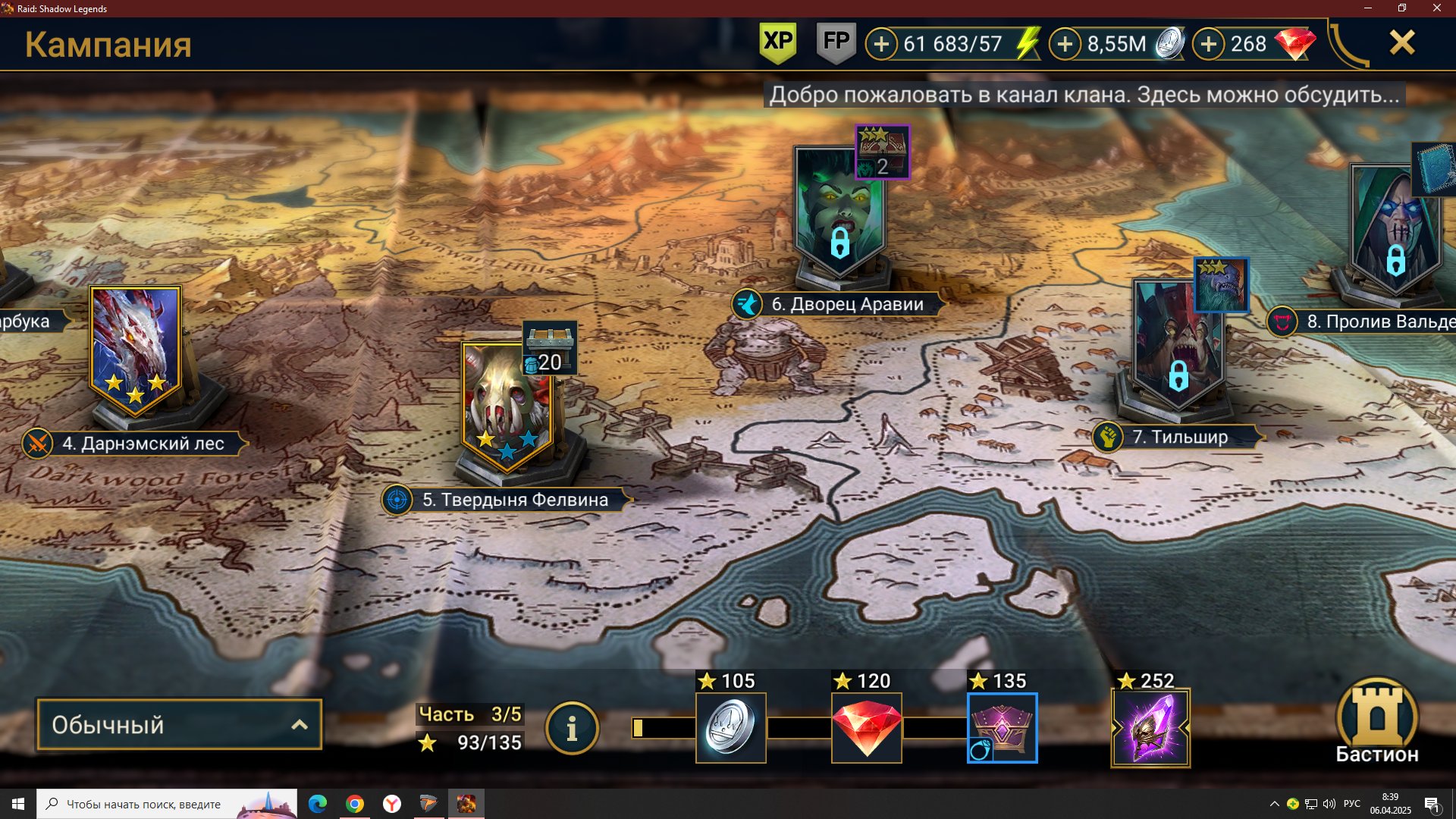This screenshot has height=819, width=1456.
Task: Close the Campaign map screen
Action: point(1401,43)
